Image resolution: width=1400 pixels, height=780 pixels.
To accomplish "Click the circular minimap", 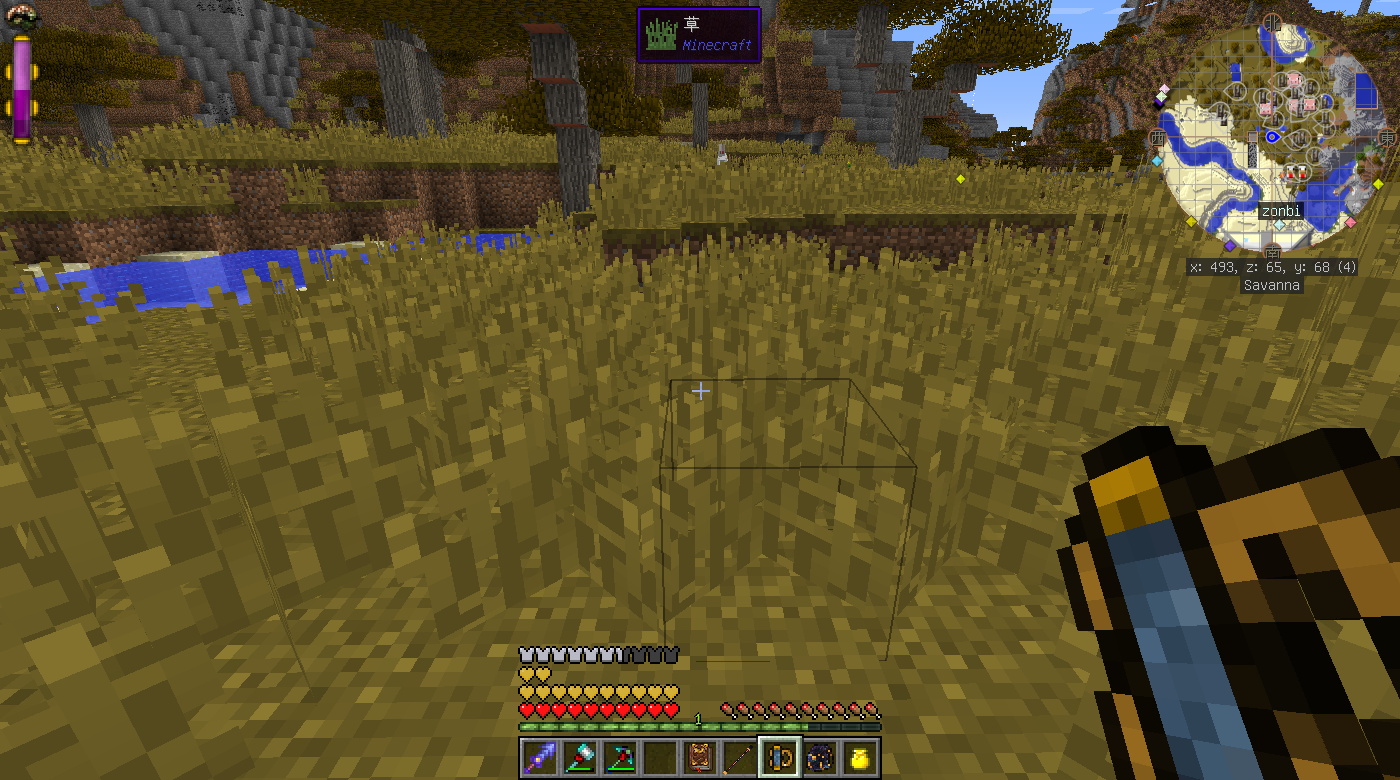I will [1270, 135].
